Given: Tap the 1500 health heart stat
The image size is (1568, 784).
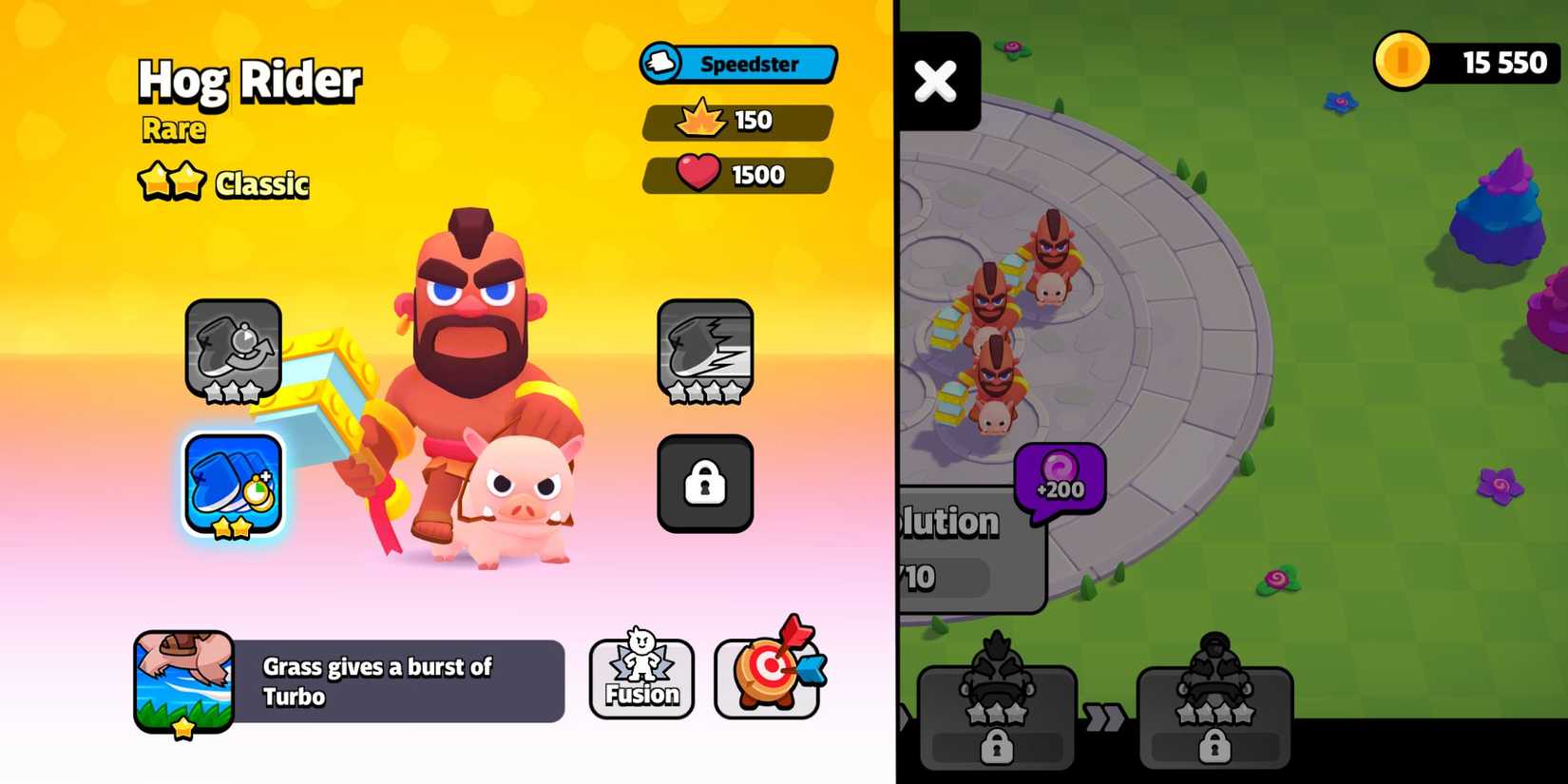Looking at the screenshot, I should tap(736, 176).
